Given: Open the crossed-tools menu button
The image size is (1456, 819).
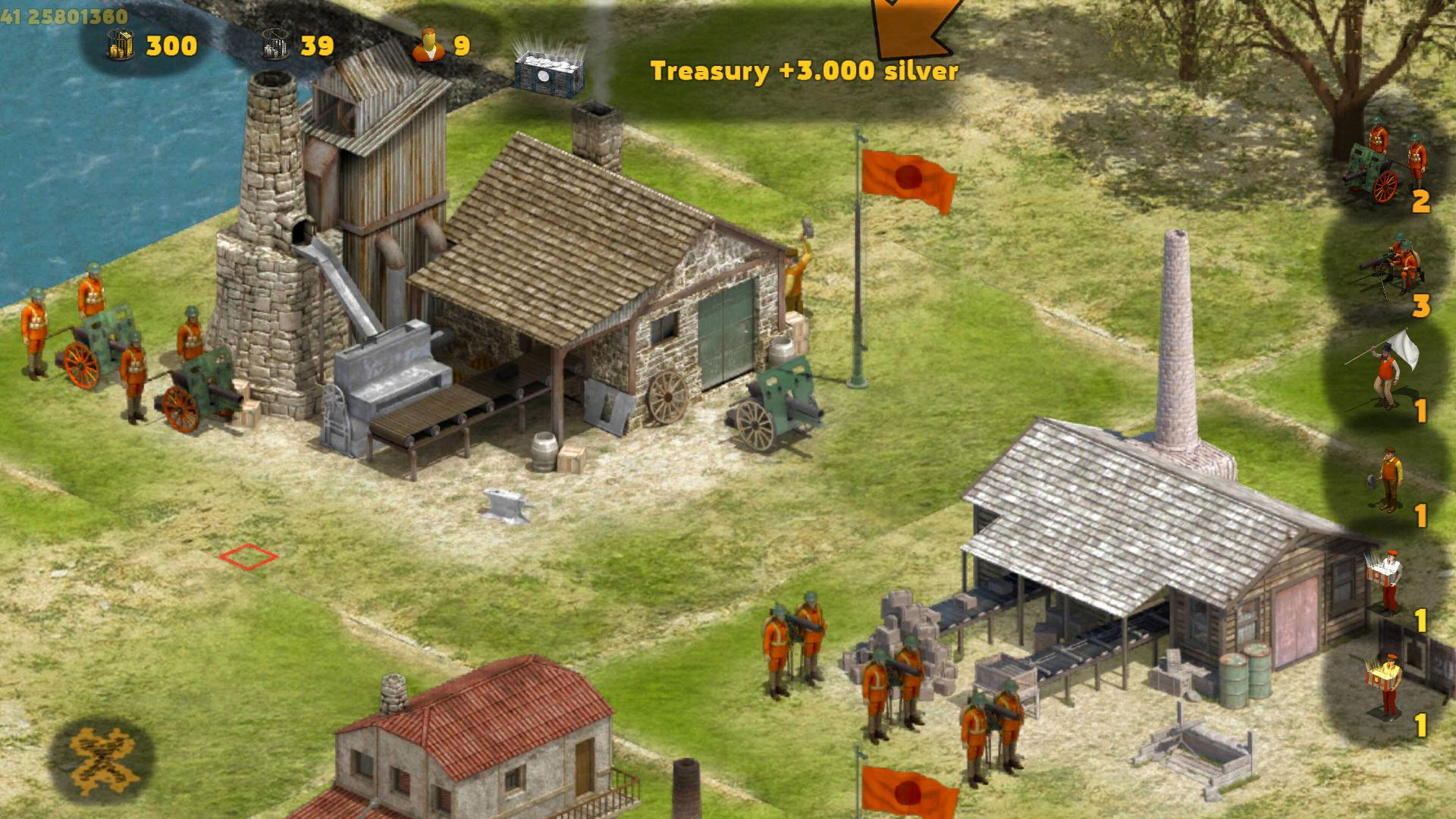Looking at the screenshot, I should click(x=101, y=759).
